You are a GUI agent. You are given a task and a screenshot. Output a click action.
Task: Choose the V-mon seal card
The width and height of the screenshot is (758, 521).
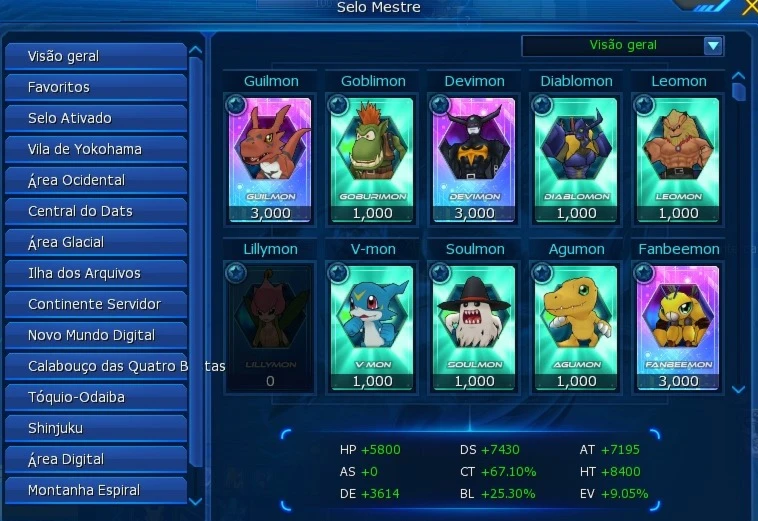coord(373,326)
